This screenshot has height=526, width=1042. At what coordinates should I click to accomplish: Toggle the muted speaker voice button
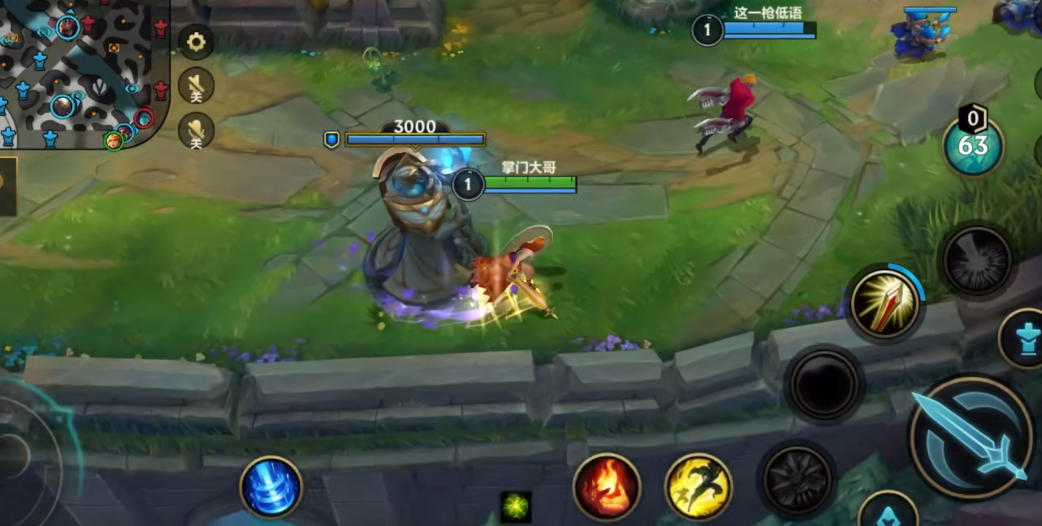pos(196,85)
